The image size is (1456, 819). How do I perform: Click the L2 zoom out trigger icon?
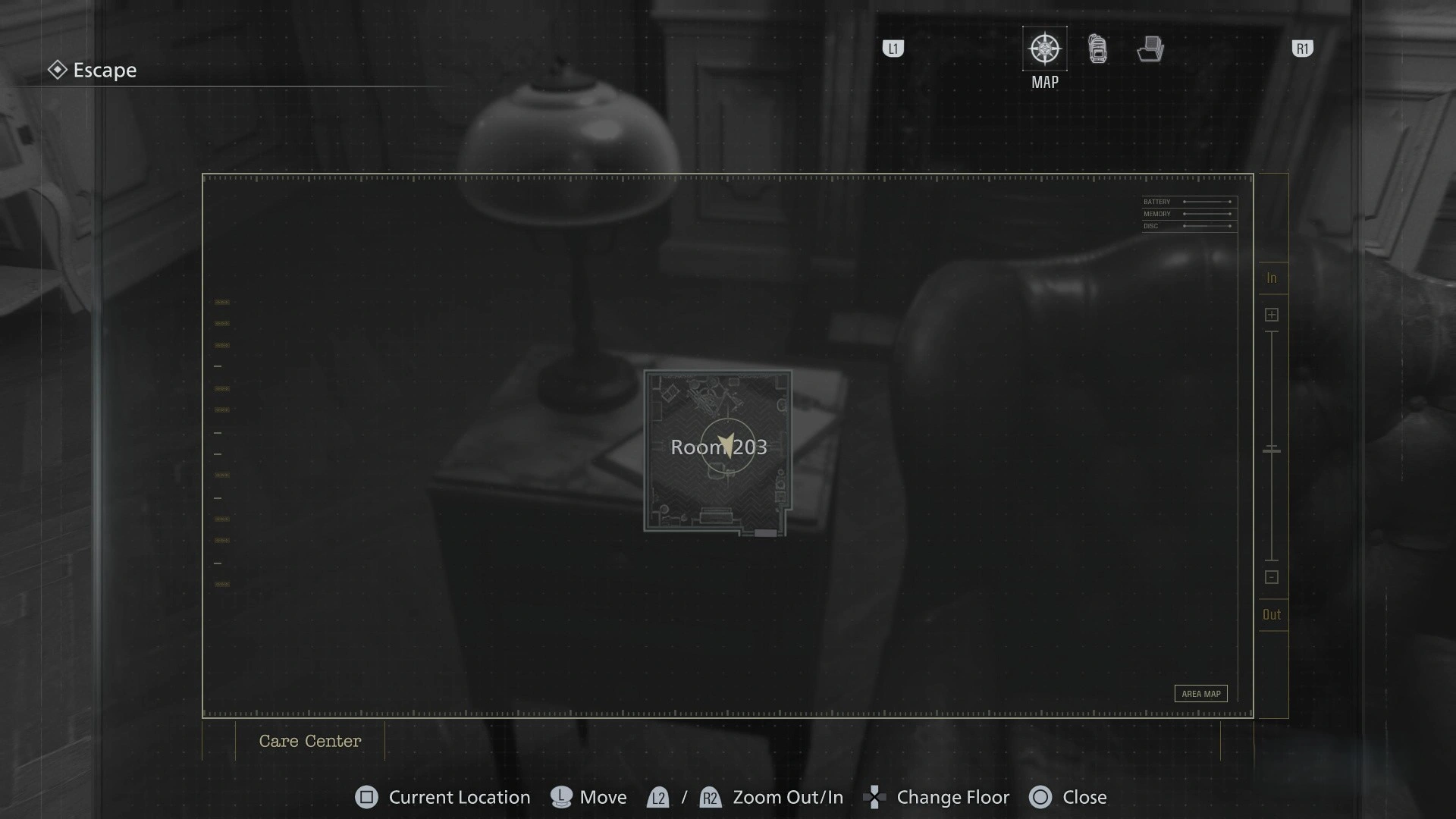(658, 798)
